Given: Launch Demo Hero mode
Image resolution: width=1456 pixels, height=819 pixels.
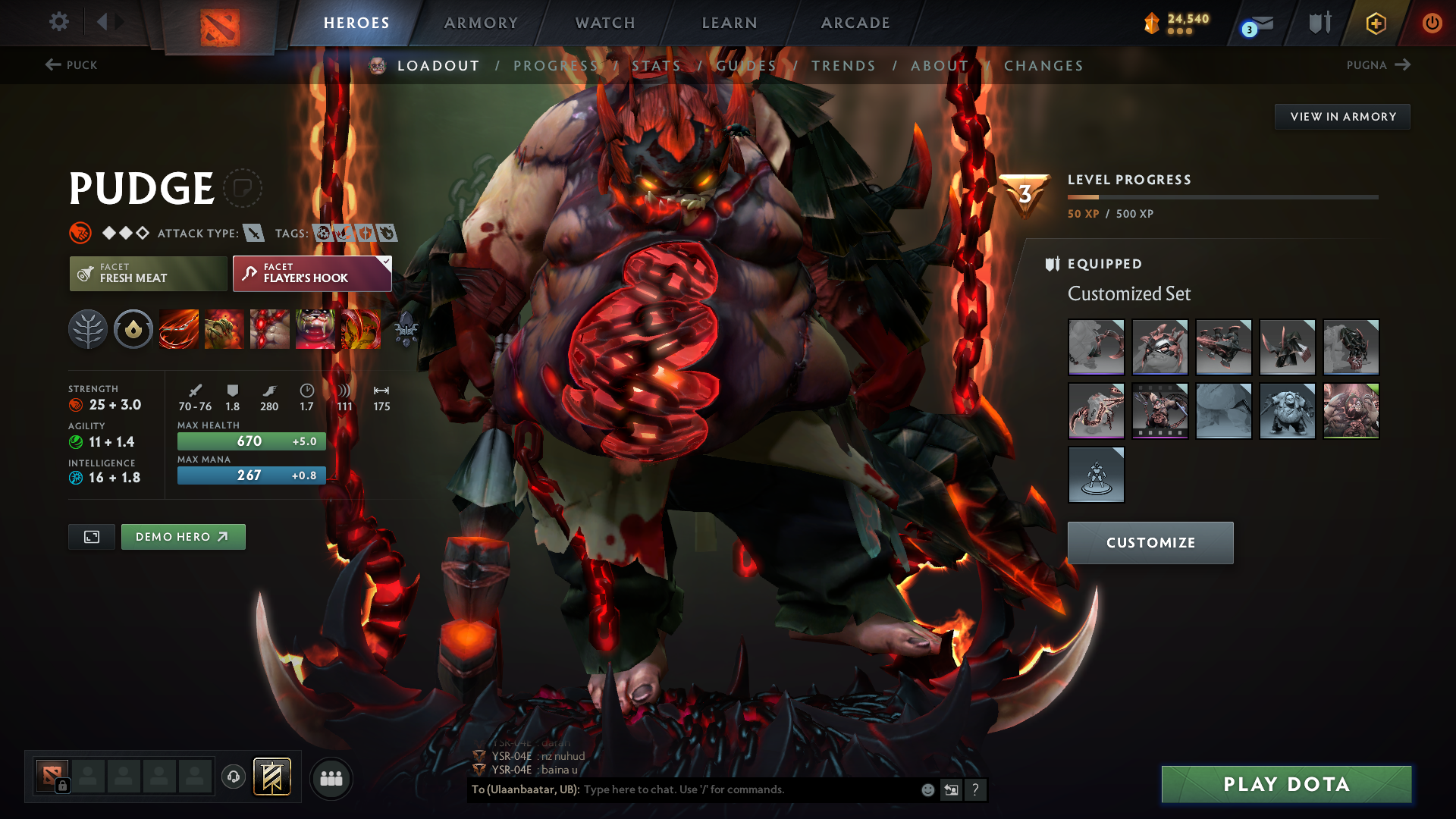Looking at the screenshot, I should click(x=183, y=537).
